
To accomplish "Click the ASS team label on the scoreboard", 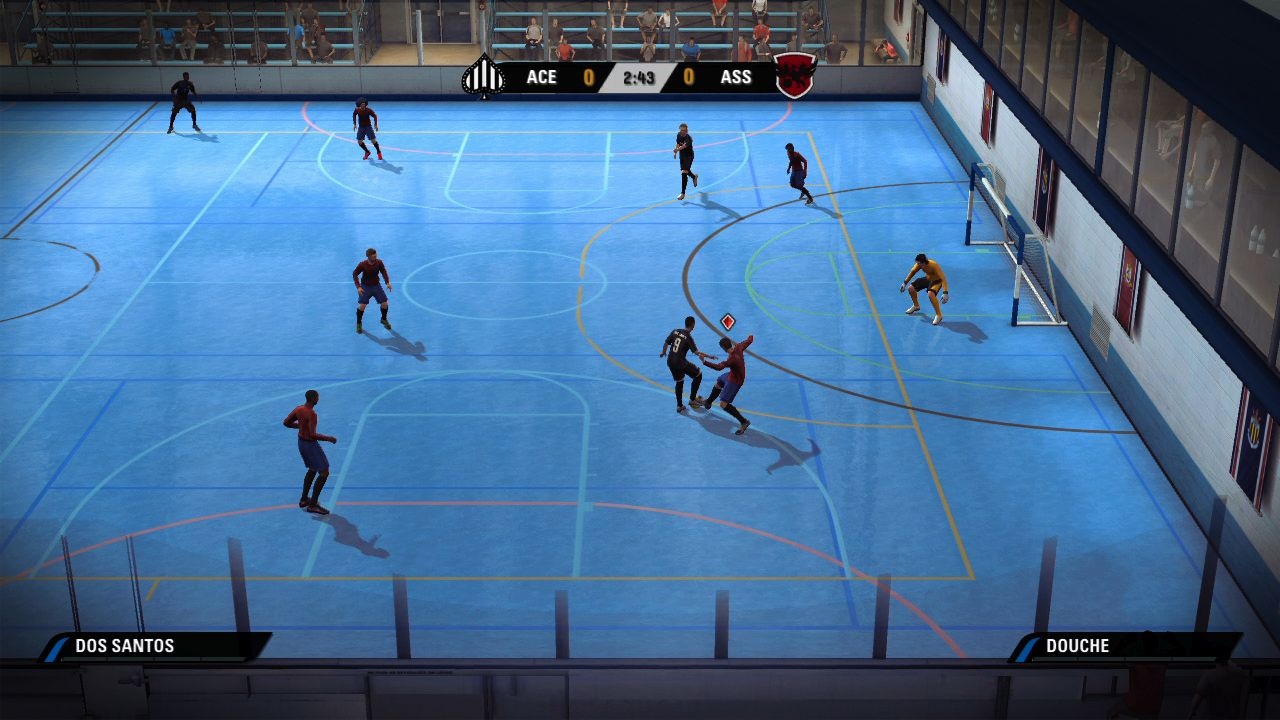I will (x=736, y=77).
